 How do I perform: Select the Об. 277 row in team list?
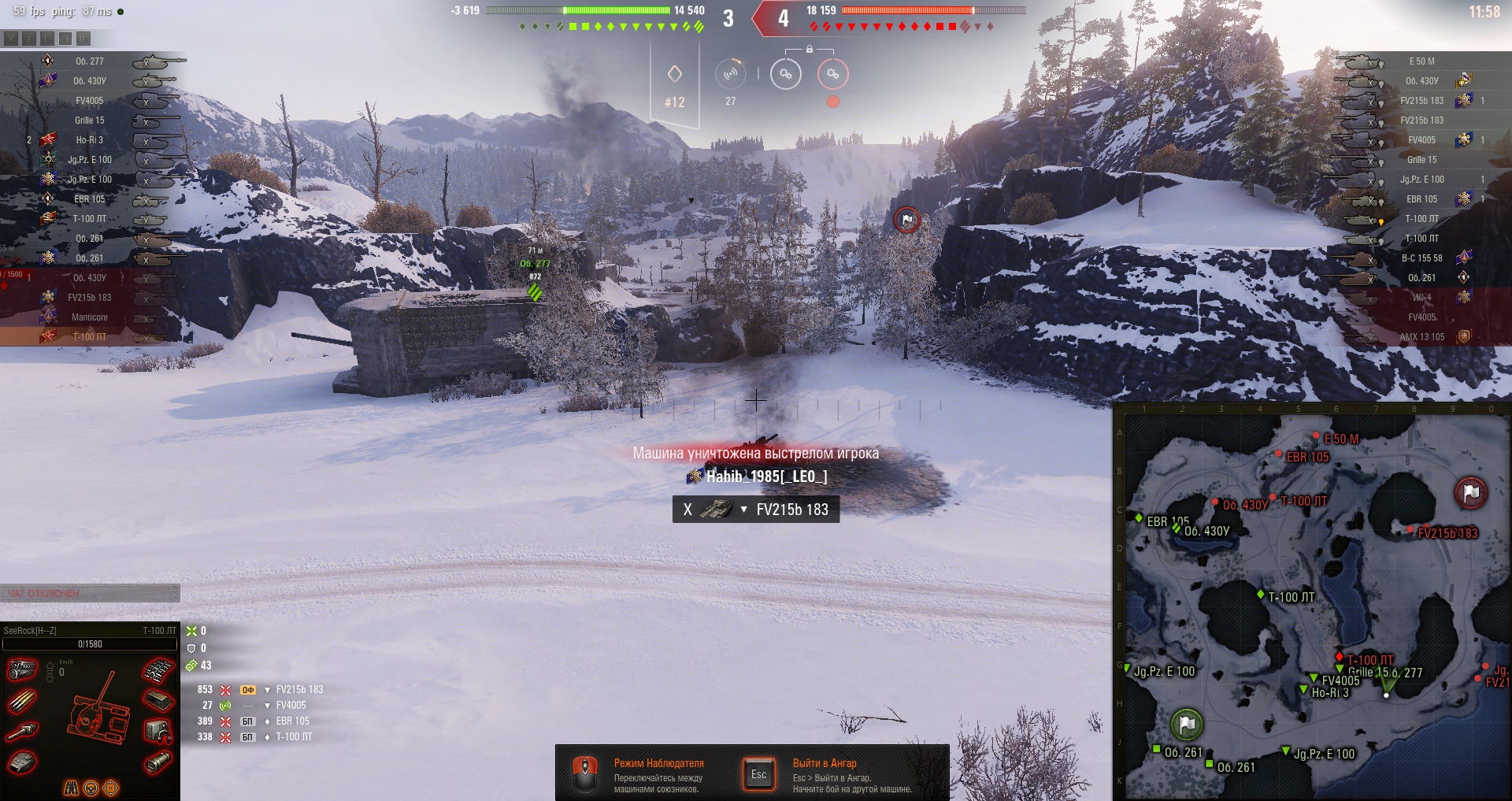(90, 61)
